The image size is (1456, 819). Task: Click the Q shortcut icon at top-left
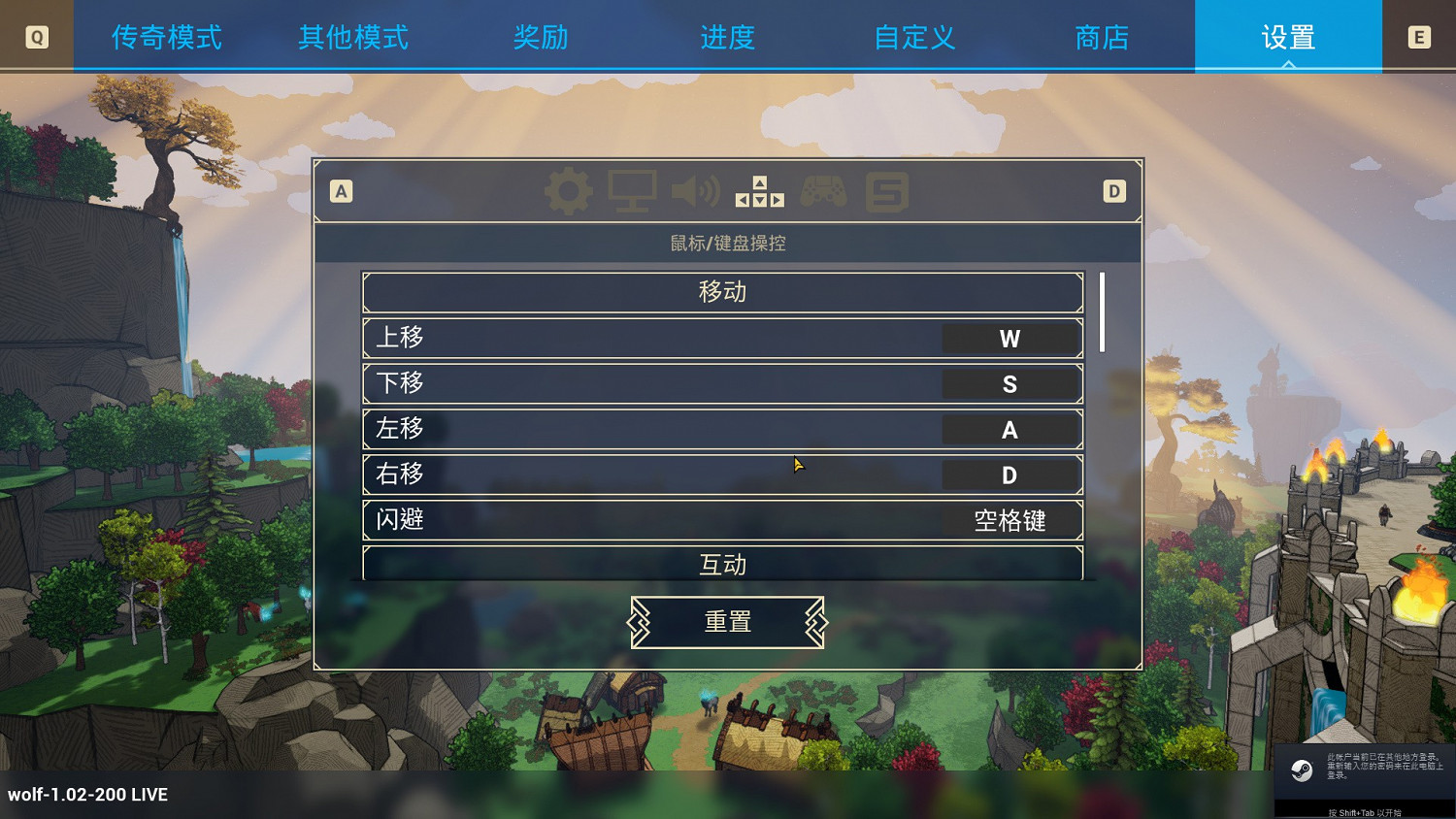tap(37, 36)
